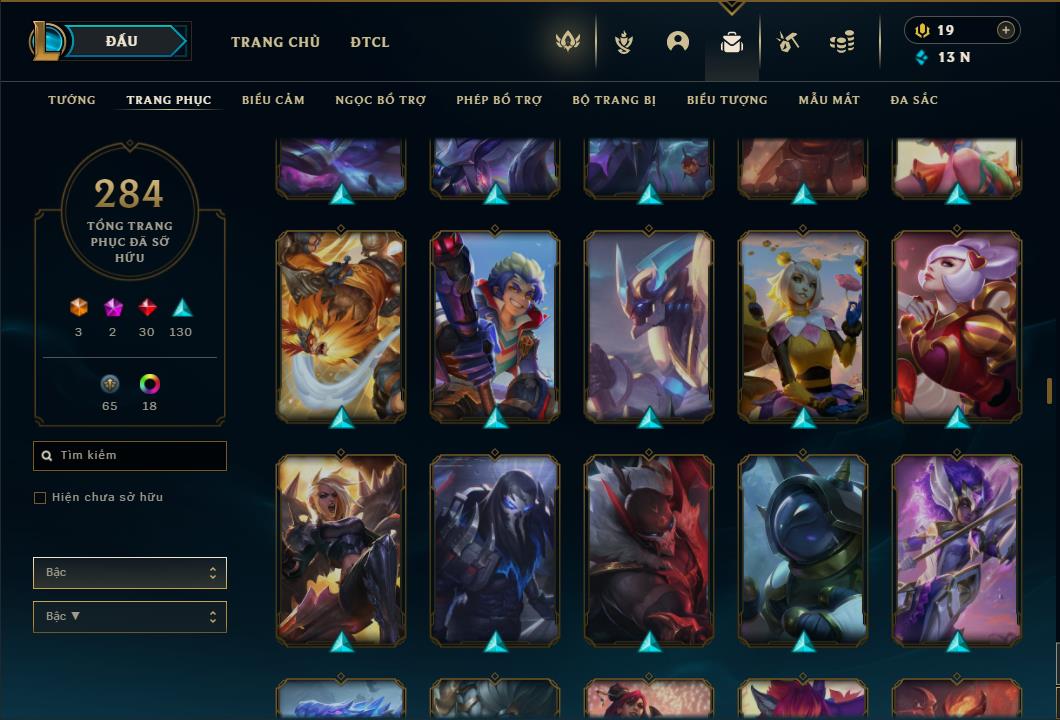1060x720 pixels.
Task: Show the BIỂU TƯỢNG tab
Action: click(727, 100)
